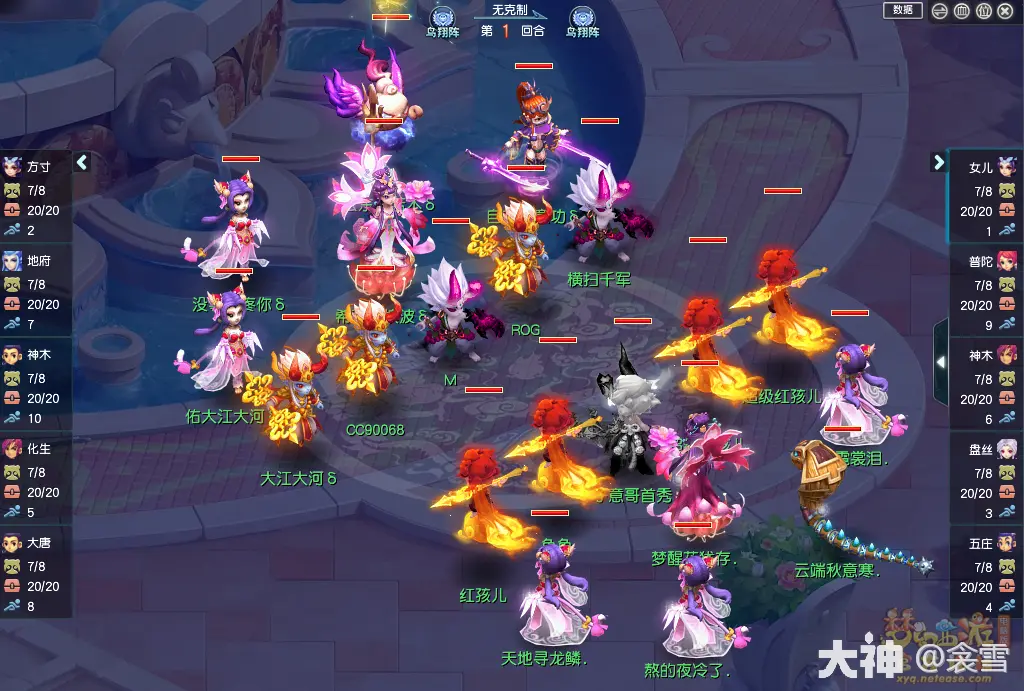Close the spectator view with the X button
The width and height of the screenshot is (1024, 691).
click(x=1006, y=11)
